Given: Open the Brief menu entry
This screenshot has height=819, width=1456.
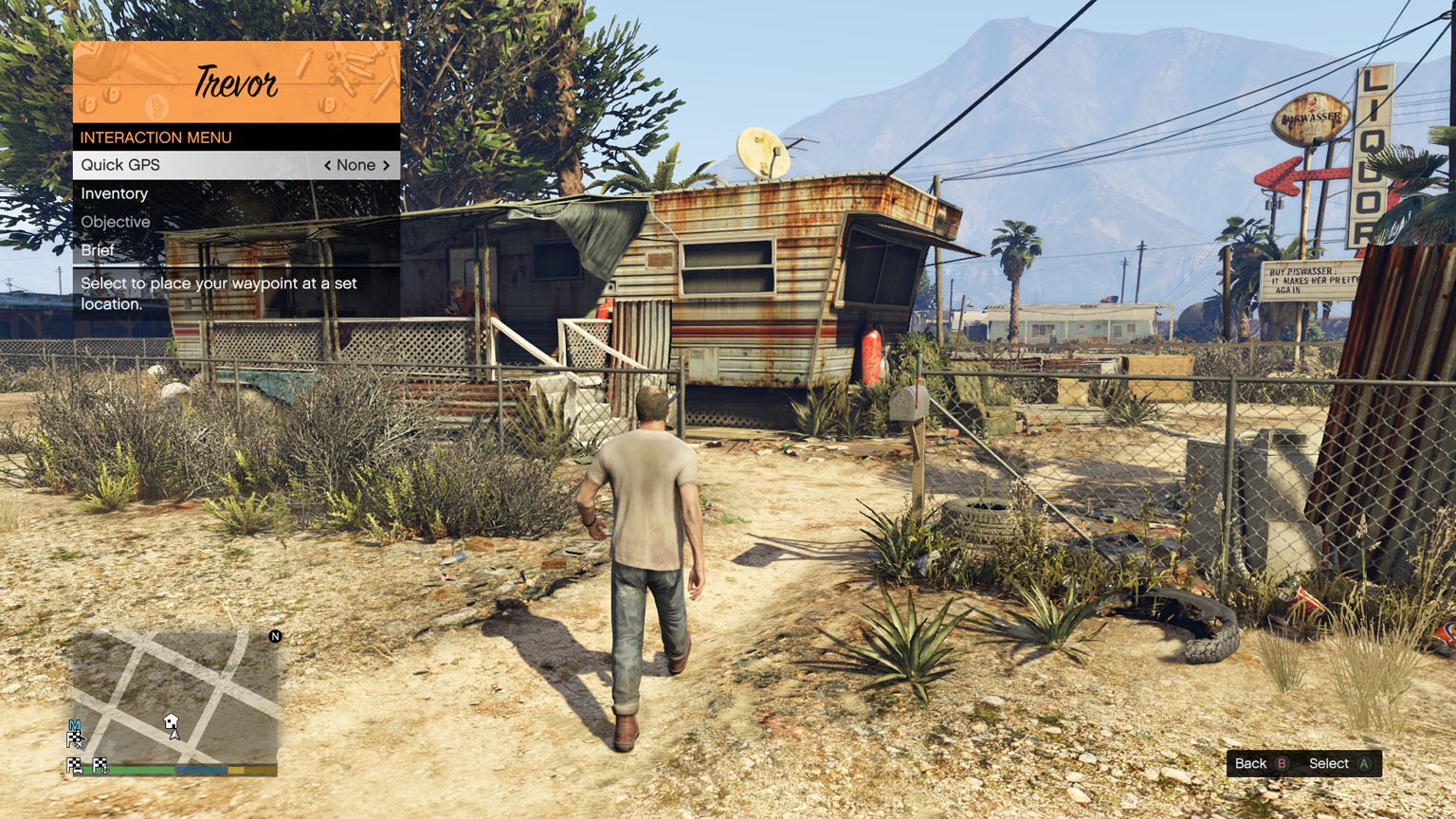Looking at the screenshot, I should 98,250.
